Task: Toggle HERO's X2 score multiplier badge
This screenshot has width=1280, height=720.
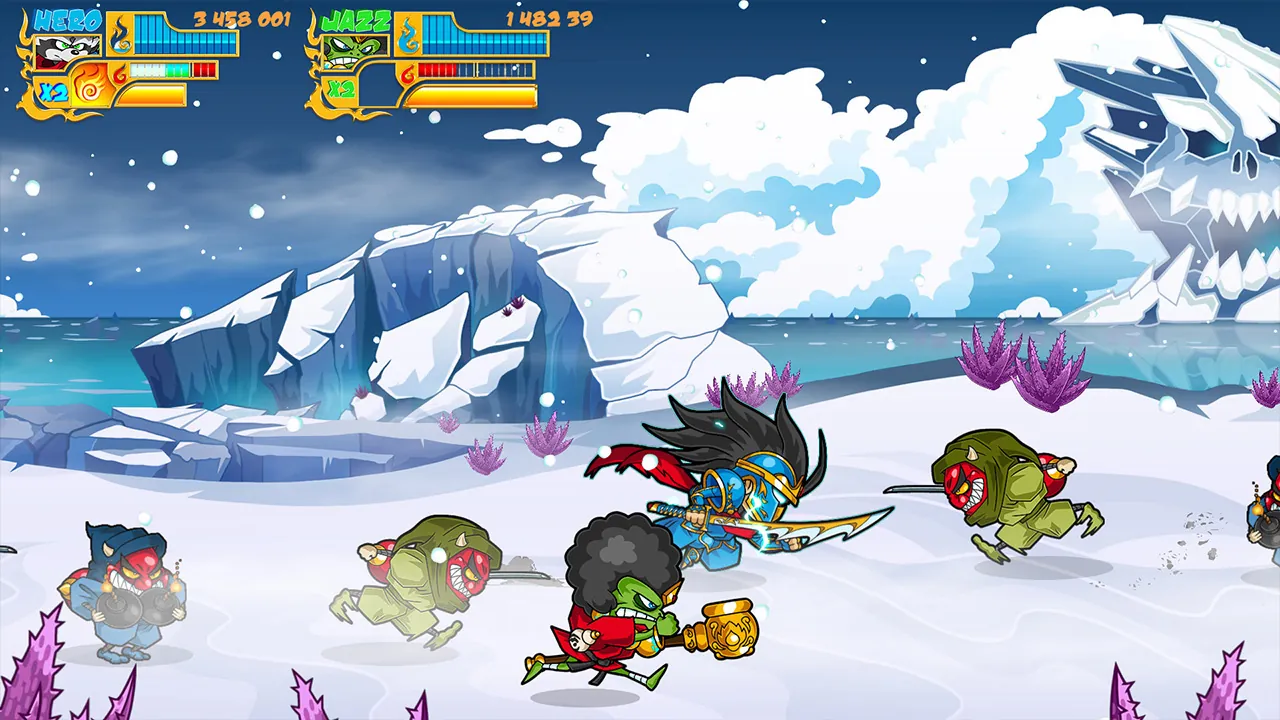Action: [x=52, y=90]
